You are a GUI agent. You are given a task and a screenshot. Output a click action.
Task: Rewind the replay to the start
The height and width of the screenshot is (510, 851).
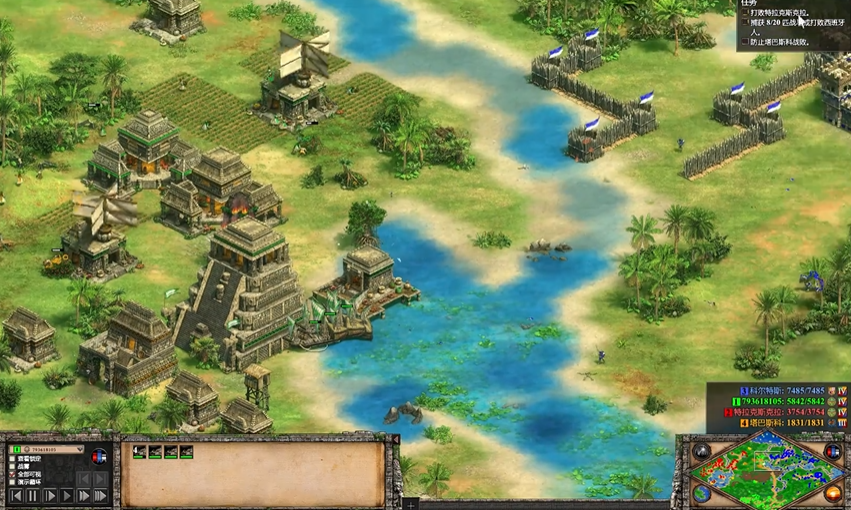tap(15, 495)
